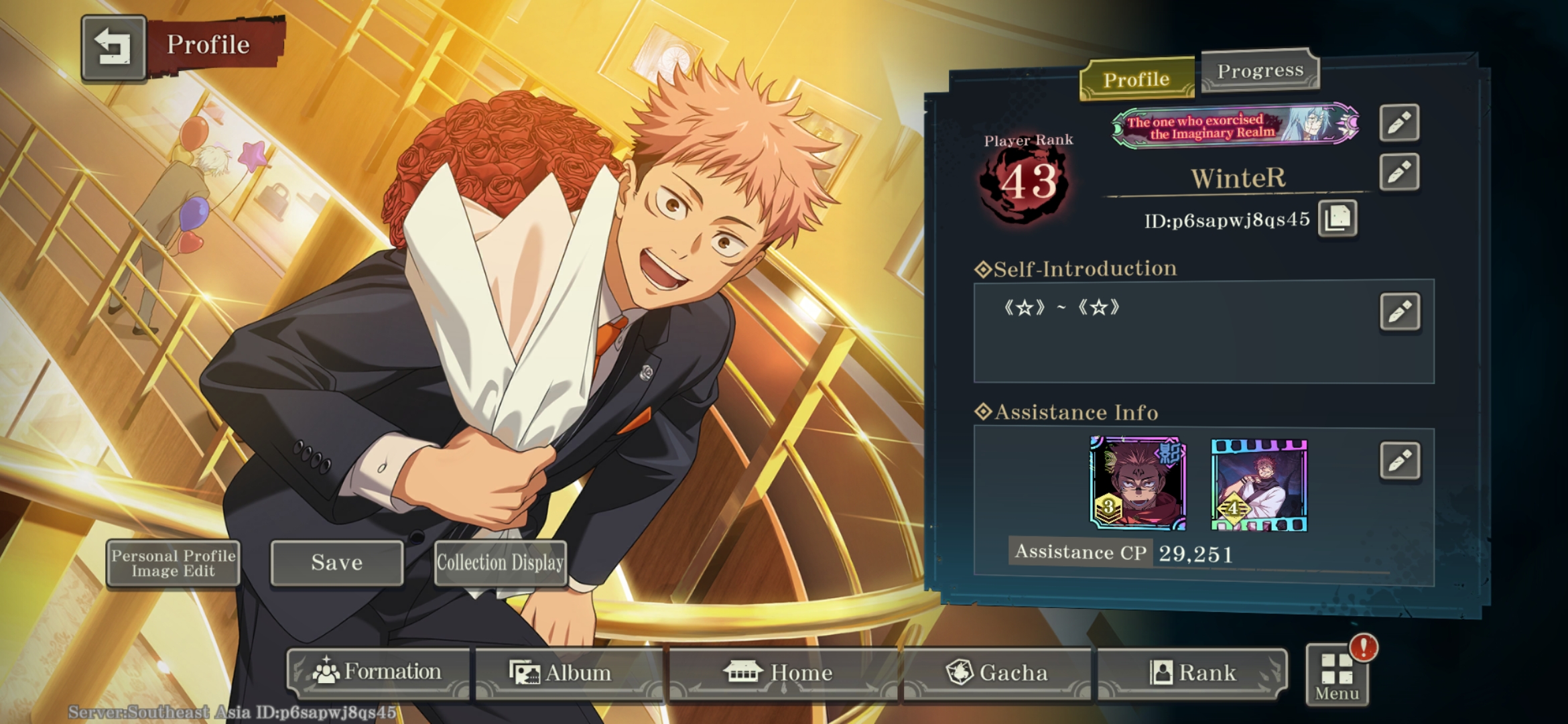1568x724 pixels.
Task: Edit the player title badge
Action: click(x=1399, y=123)
